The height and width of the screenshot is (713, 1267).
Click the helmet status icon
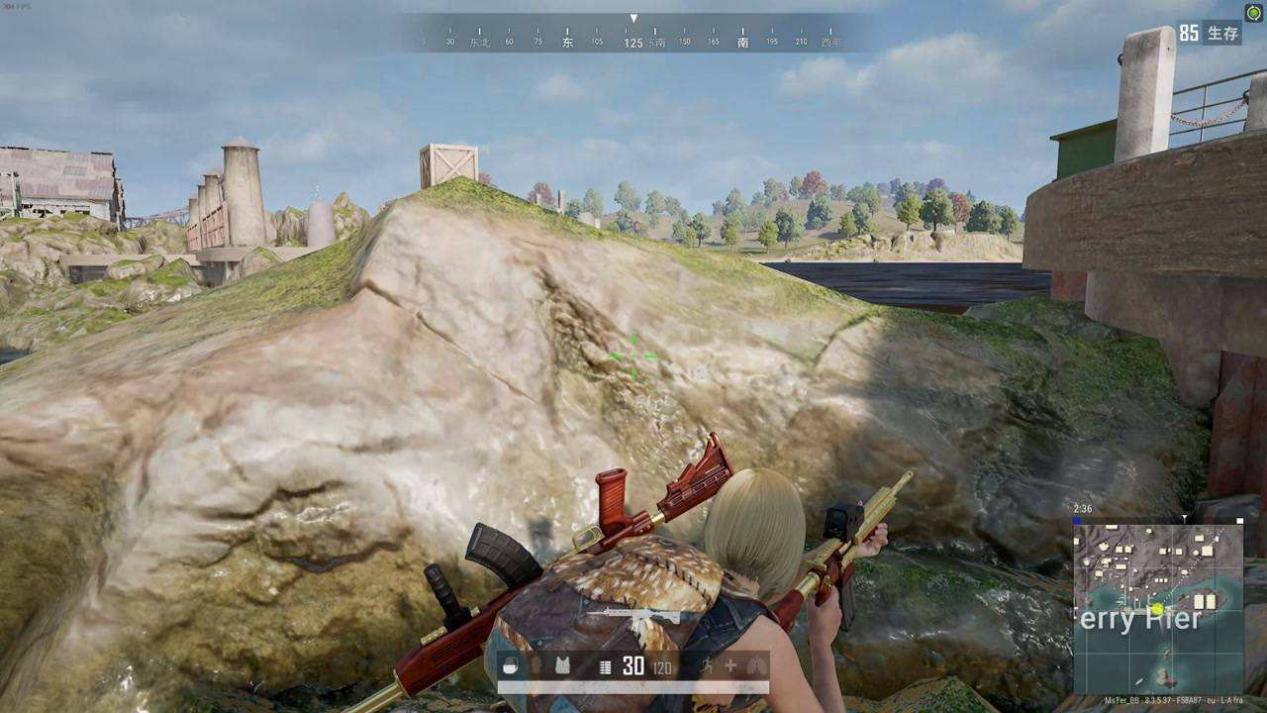[x=510, y=666]
